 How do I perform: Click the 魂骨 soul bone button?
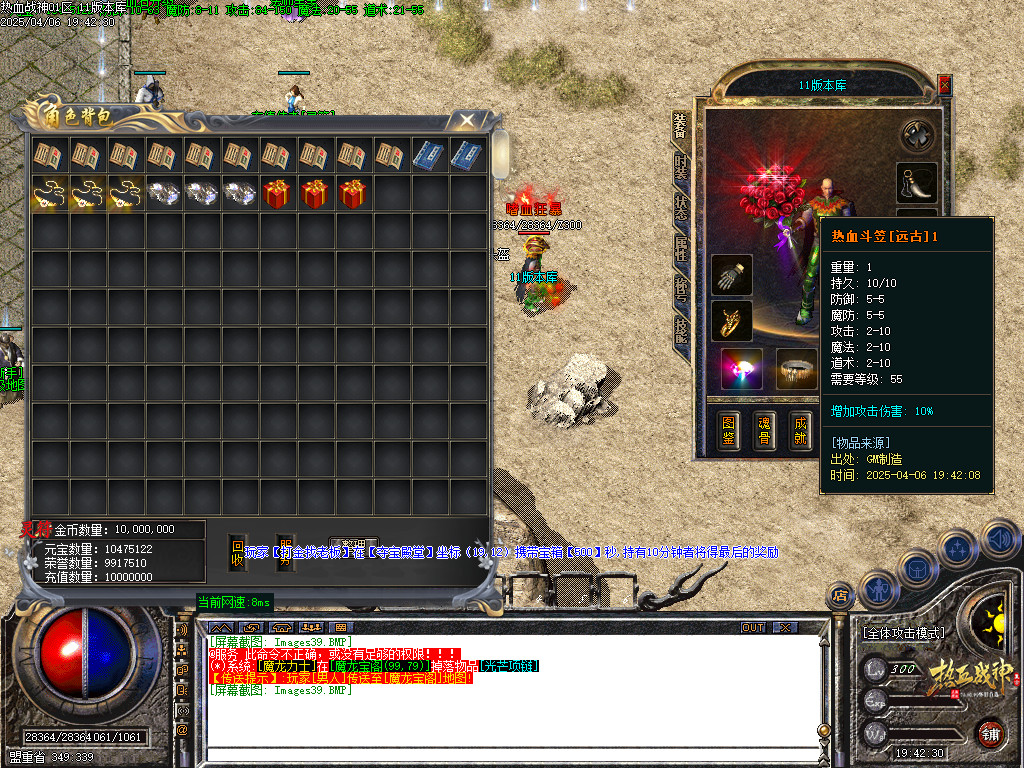pos(766,429)
